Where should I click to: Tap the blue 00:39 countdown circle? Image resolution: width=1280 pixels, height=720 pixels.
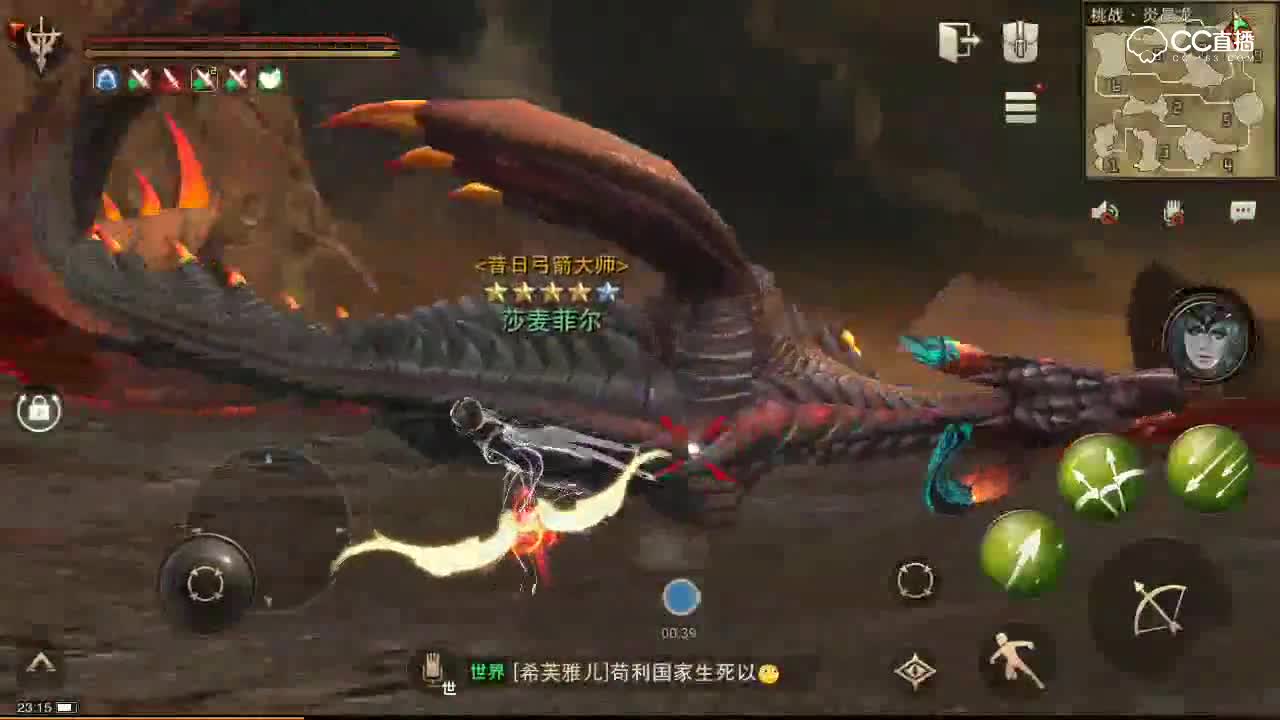681,597
